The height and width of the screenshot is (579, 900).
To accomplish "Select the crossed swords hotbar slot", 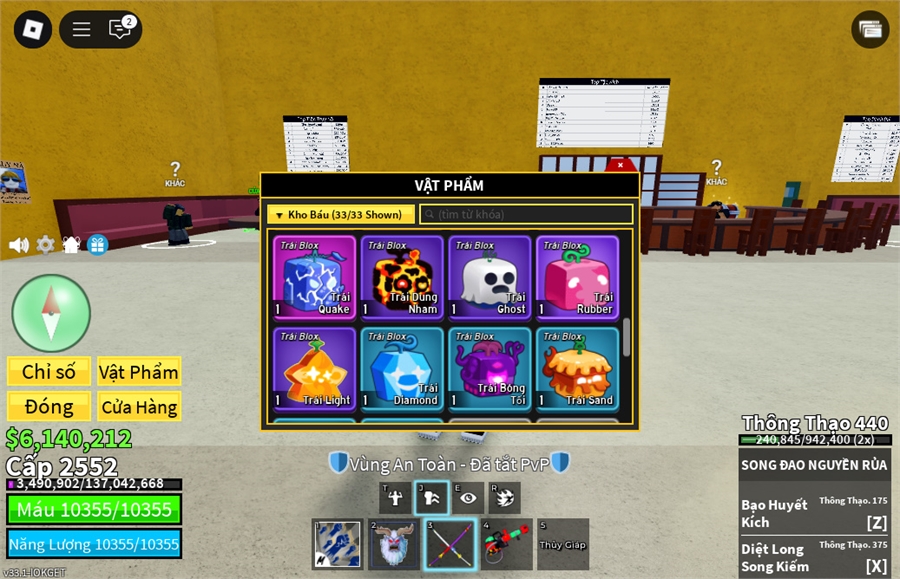I will 449,545.
